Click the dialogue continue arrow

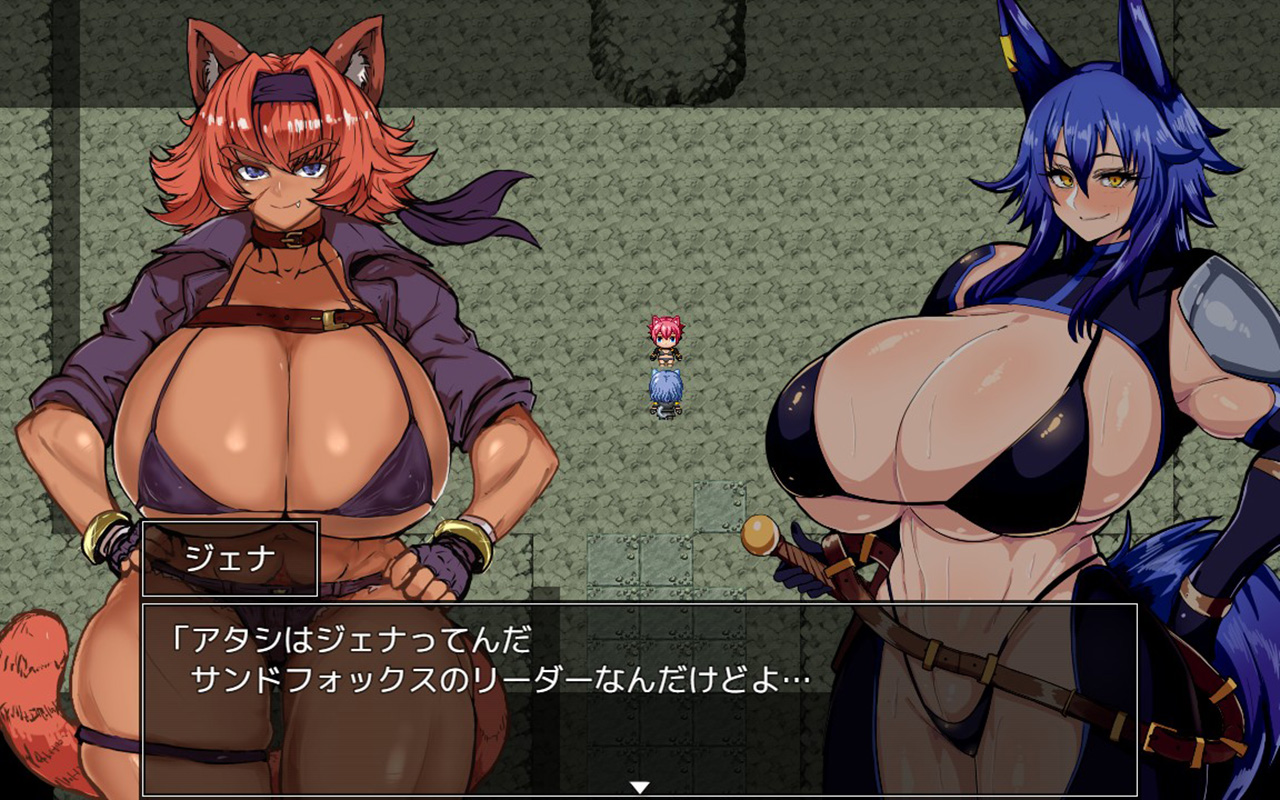(639, 787)
